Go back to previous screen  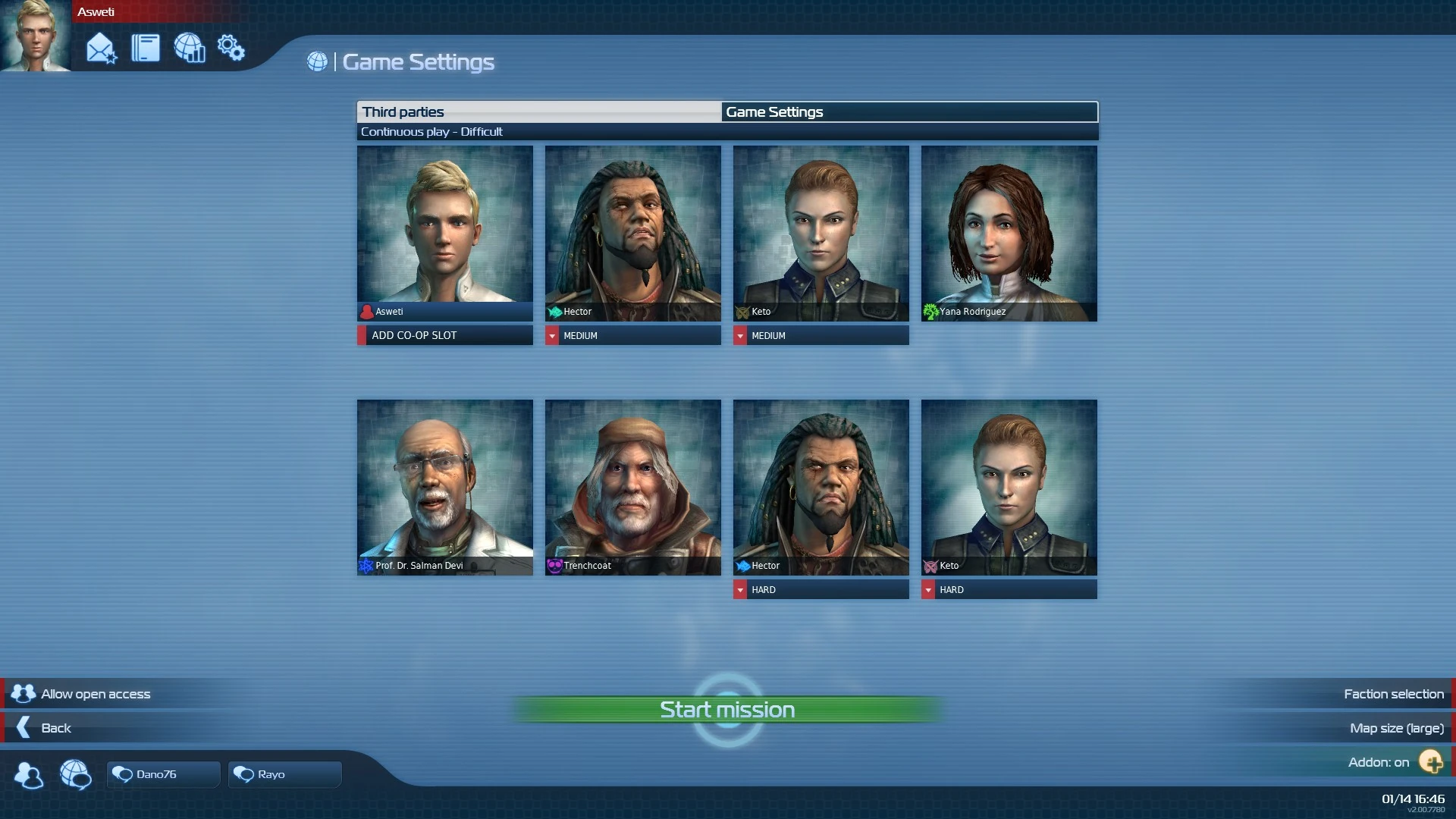tap(55, 728)
